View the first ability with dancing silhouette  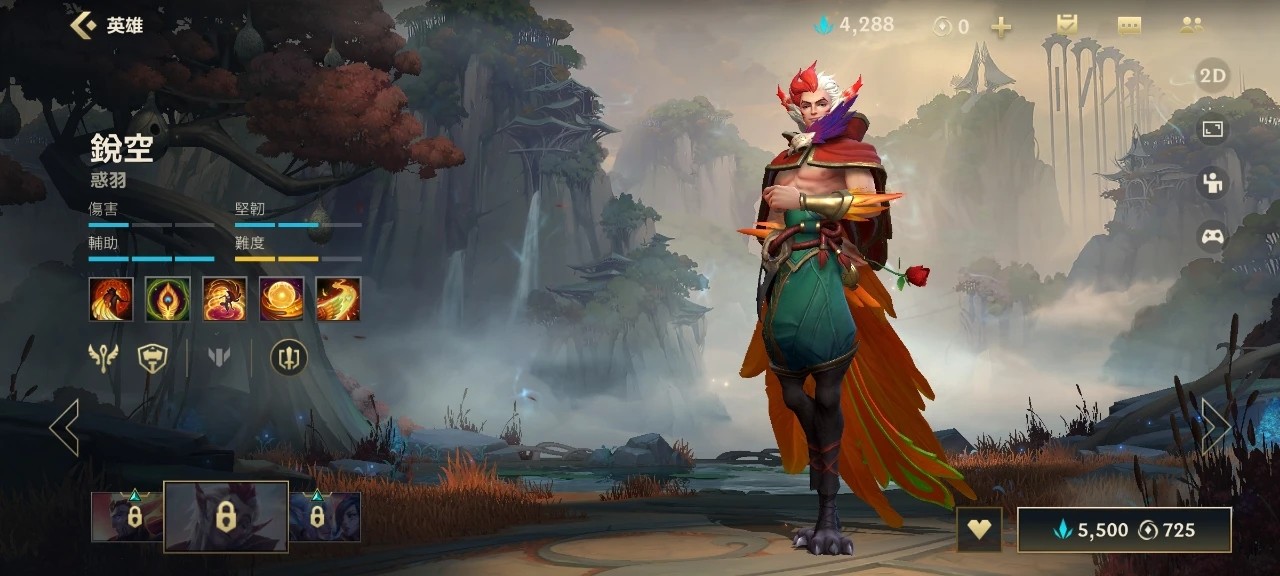[x=111, y=299]
